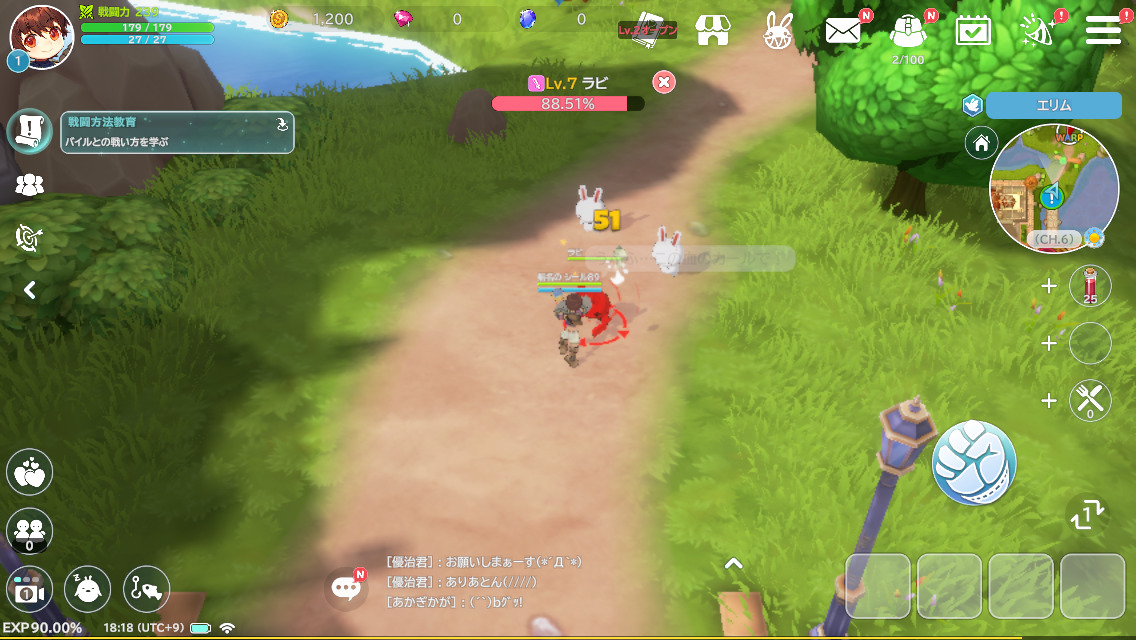Open the chat bubble button

(347, 588)
